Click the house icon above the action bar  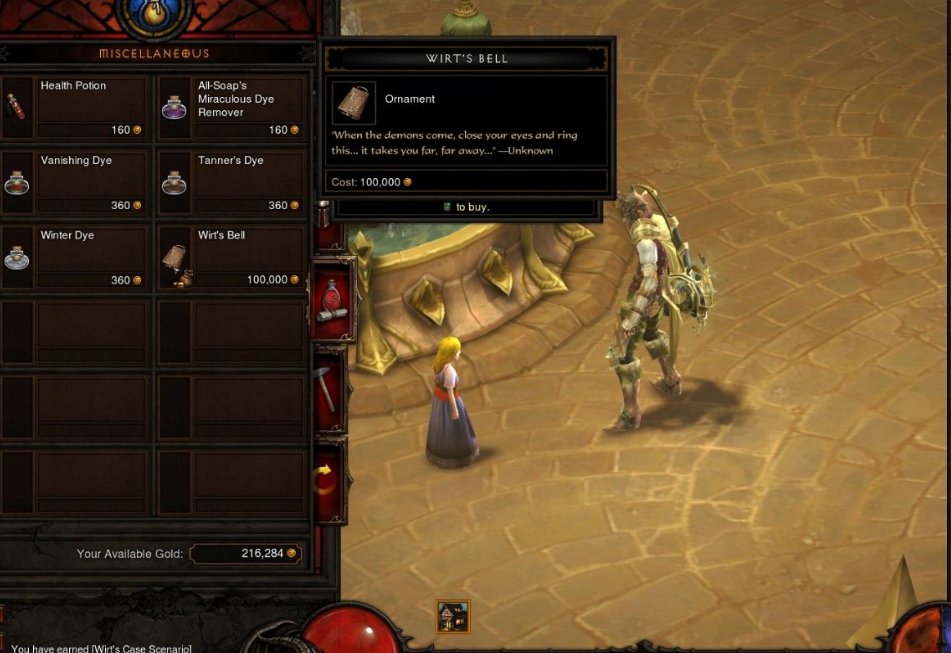click(453, 616)
